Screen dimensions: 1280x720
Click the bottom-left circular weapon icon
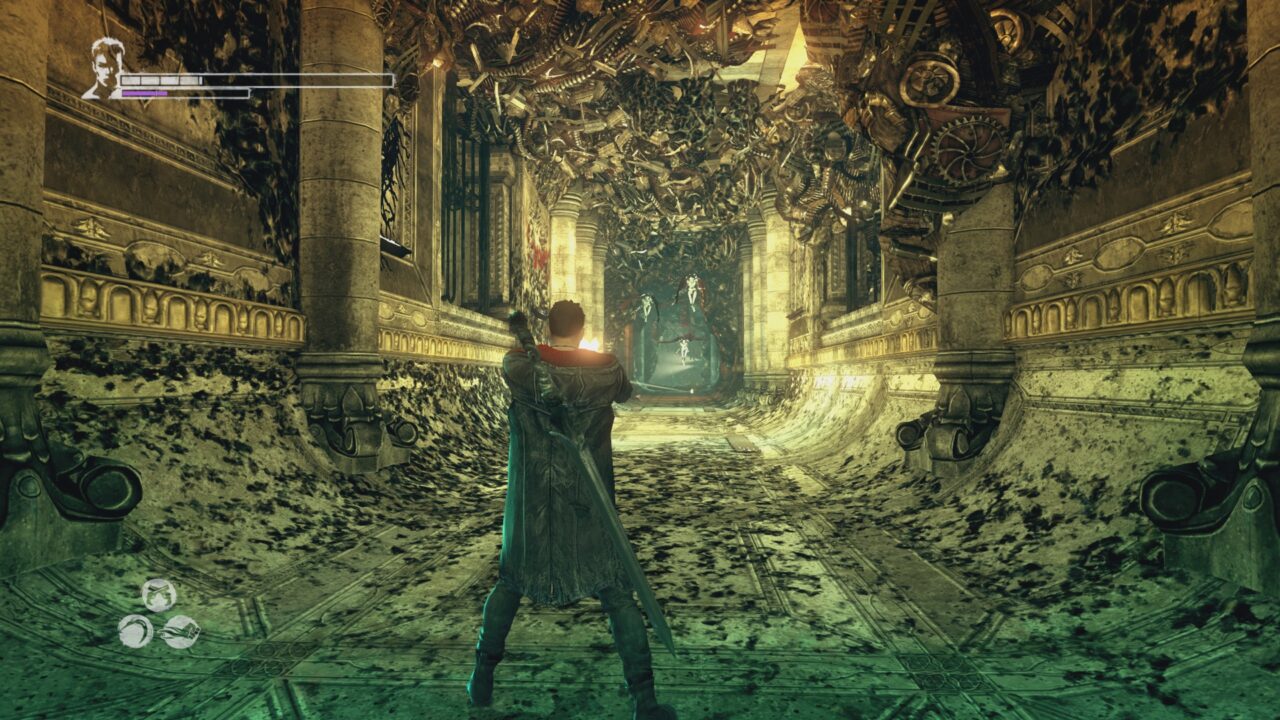click(x=135, y=632)
